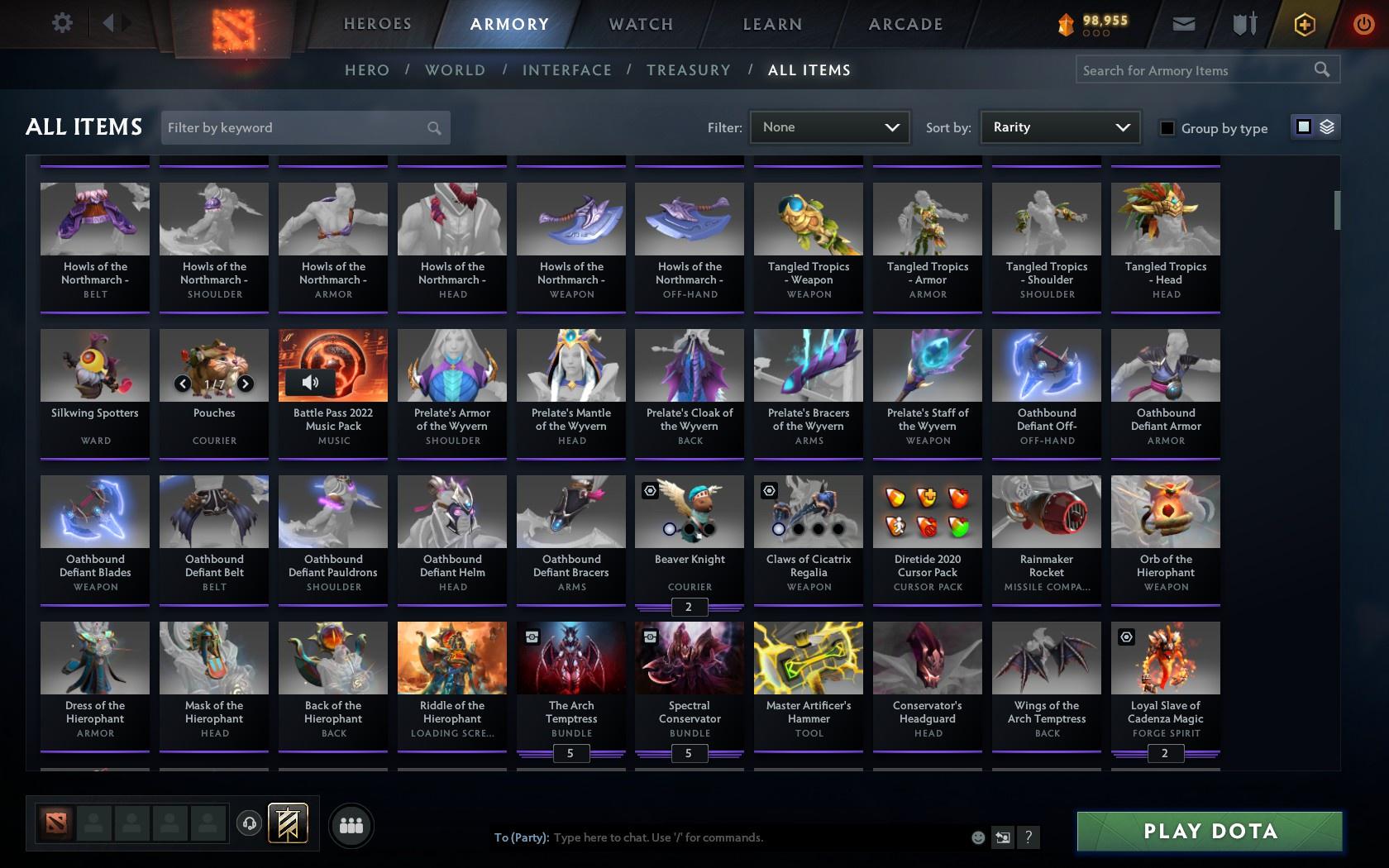Screen dimensions: 1389x868
Task: Enable the Group by type checkbox
Action: pos(1166,128)
